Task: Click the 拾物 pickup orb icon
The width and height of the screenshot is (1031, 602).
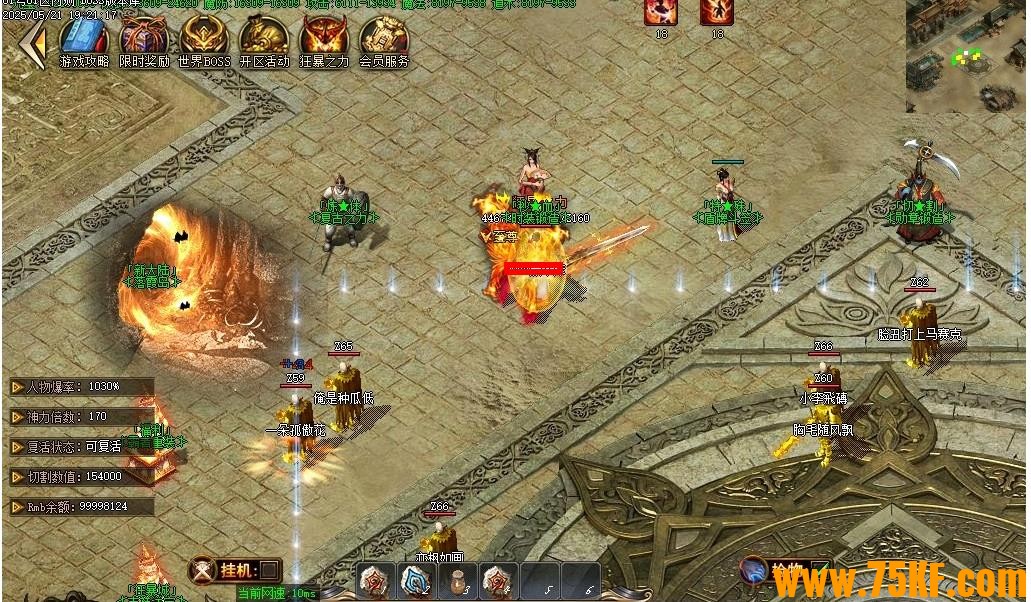Action: pos(753,571)
